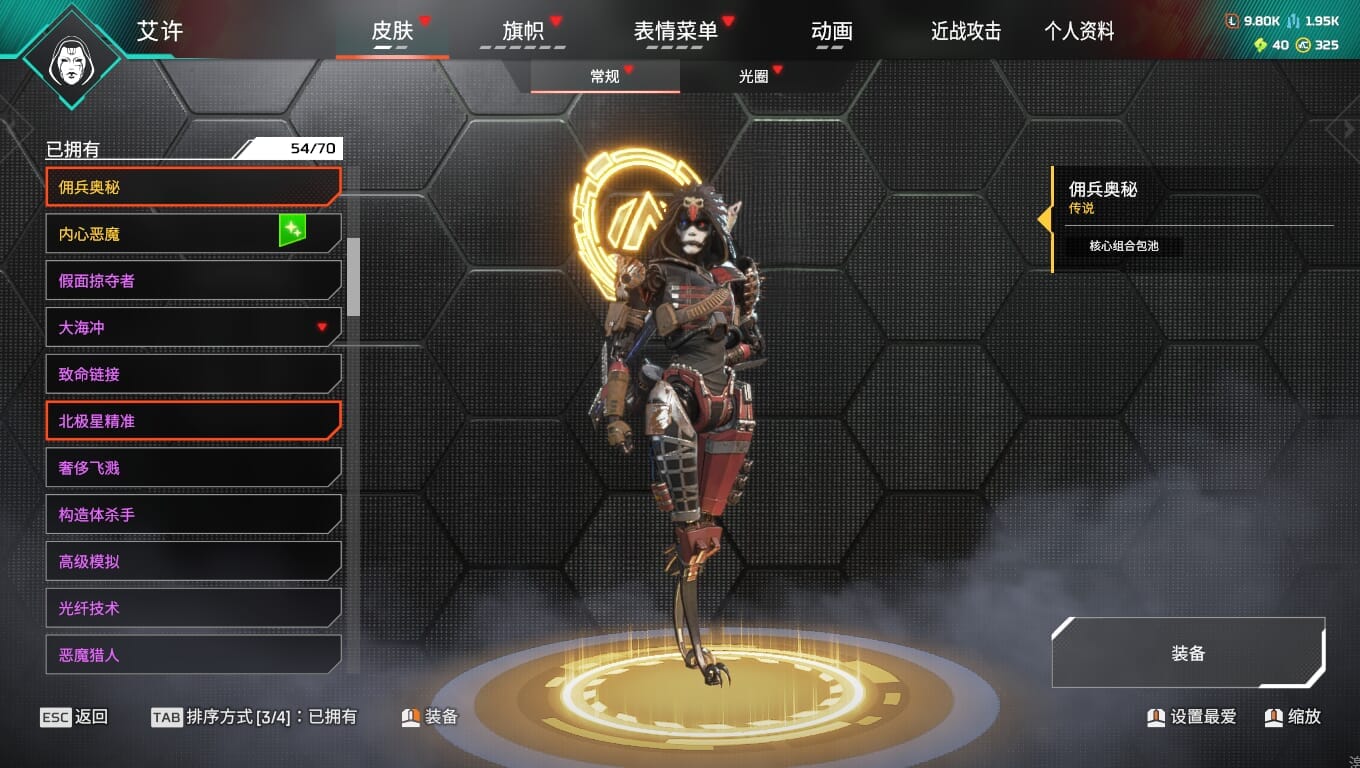
Task: Choose the 致命链接 skin
Action: pos(193,374)
